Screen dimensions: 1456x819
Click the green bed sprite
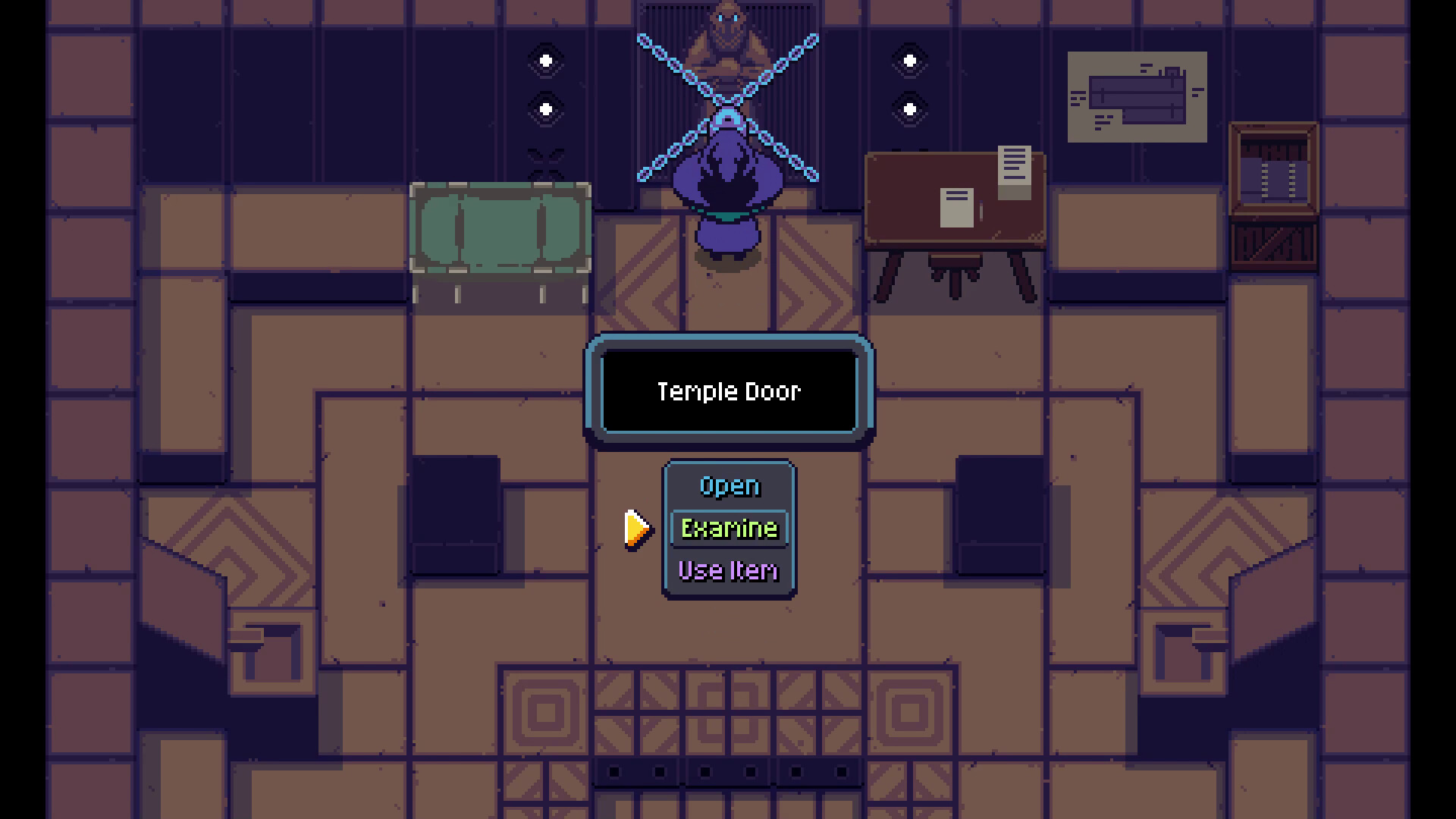500,227
